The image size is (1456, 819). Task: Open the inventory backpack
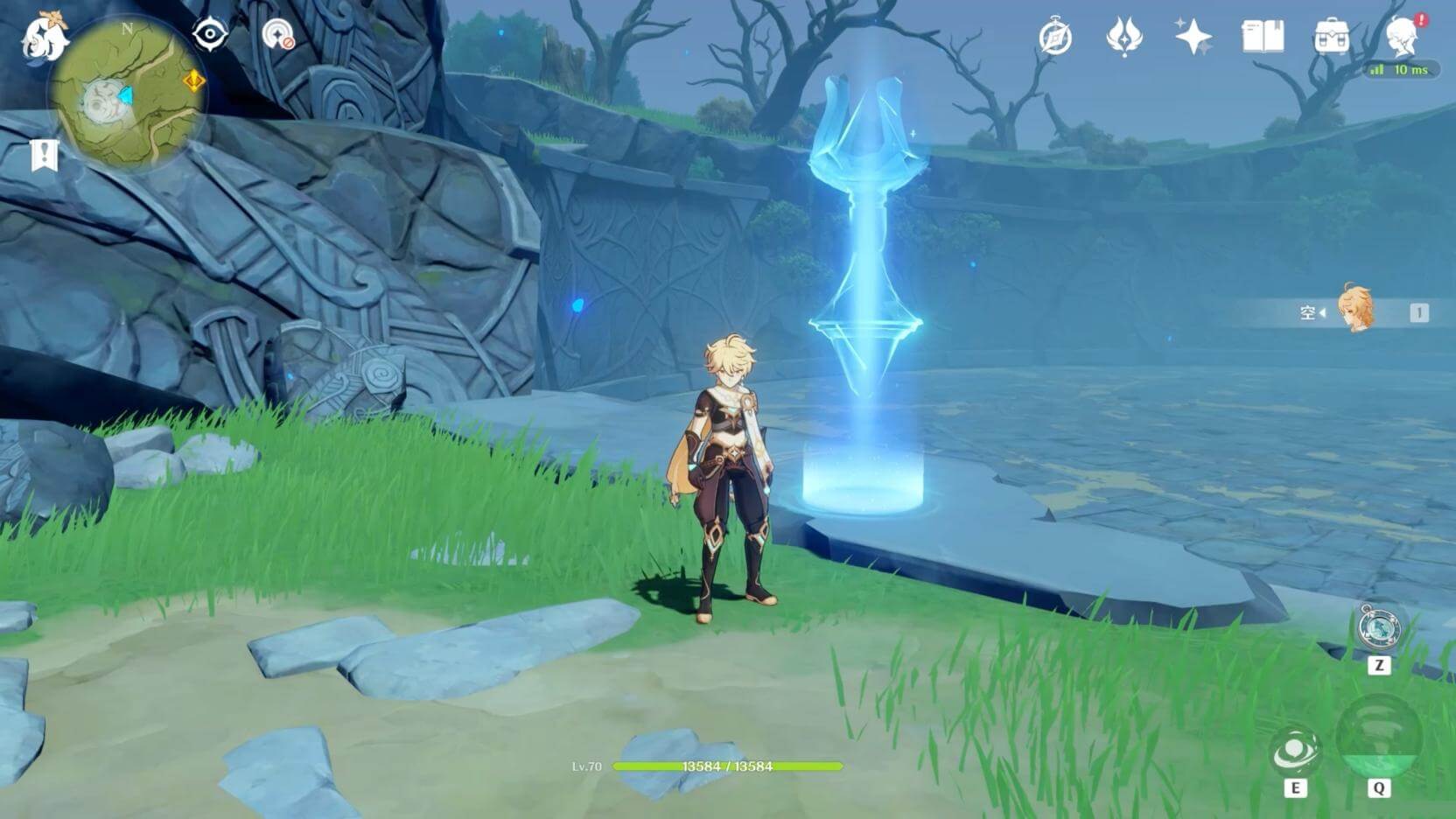pyautogui.click(x=1332, y=38)
